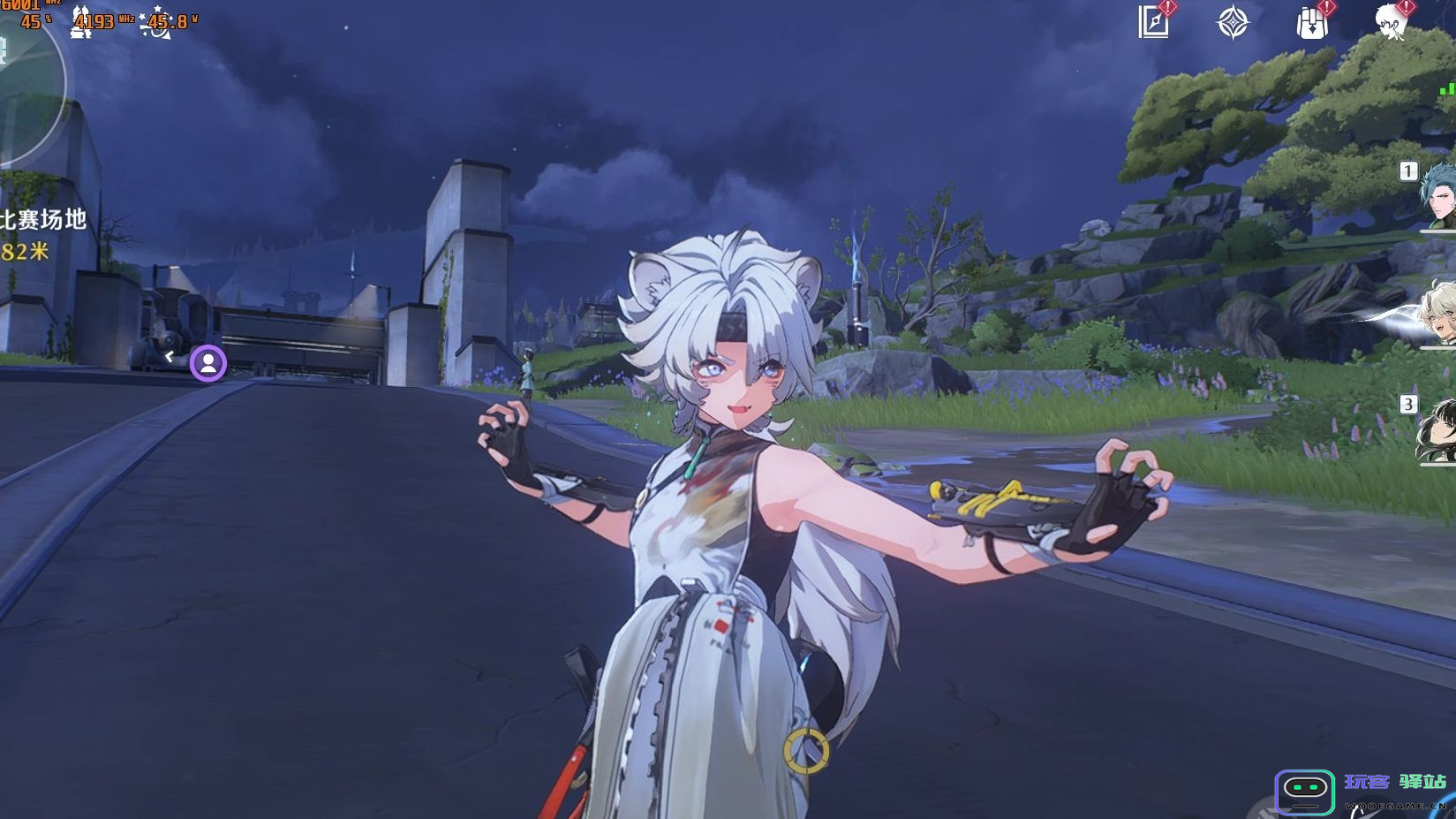Open the character profile silhouette icon
The width and height of the screenshot is (1456, 819).
[x=1391, y=23]
